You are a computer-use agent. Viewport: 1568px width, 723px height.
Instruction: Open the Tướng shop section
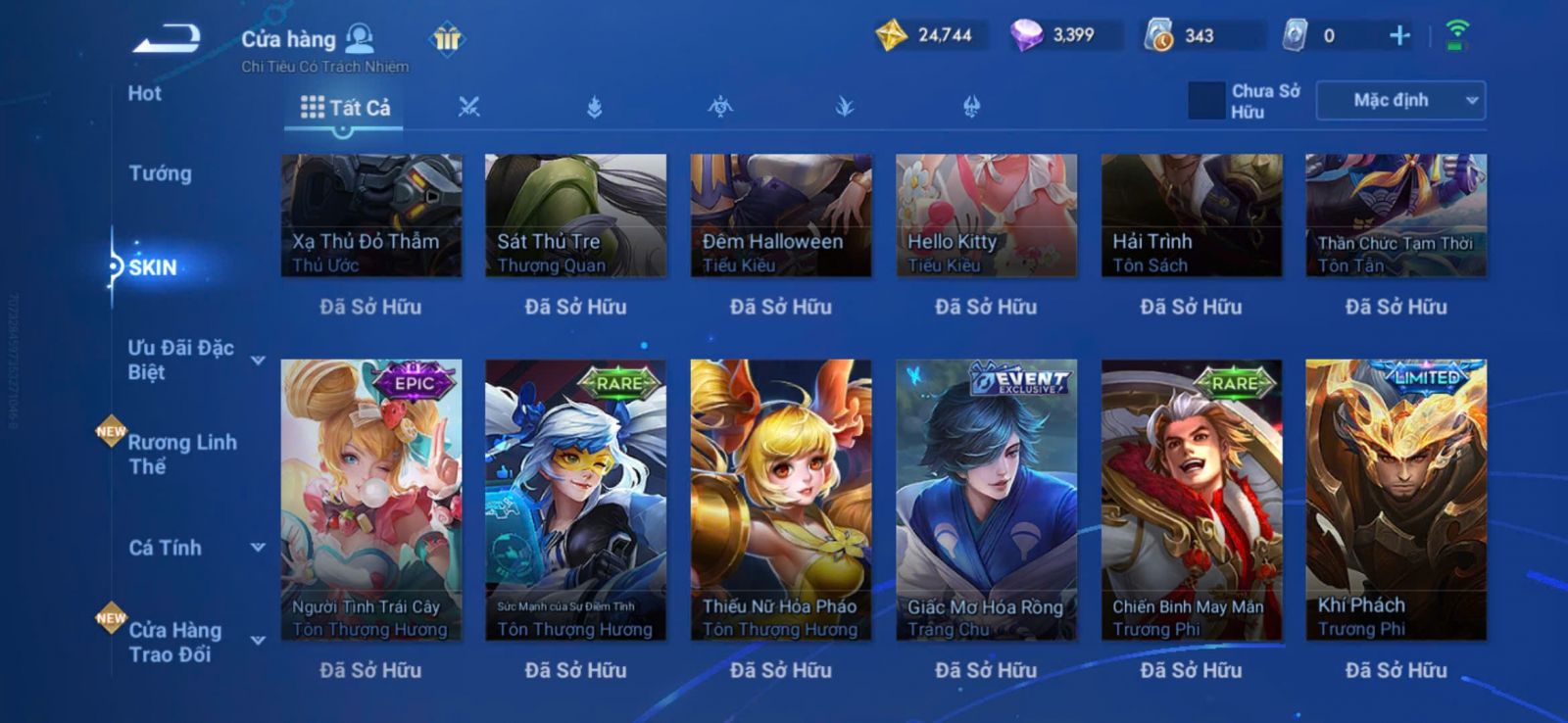[160, 173]
